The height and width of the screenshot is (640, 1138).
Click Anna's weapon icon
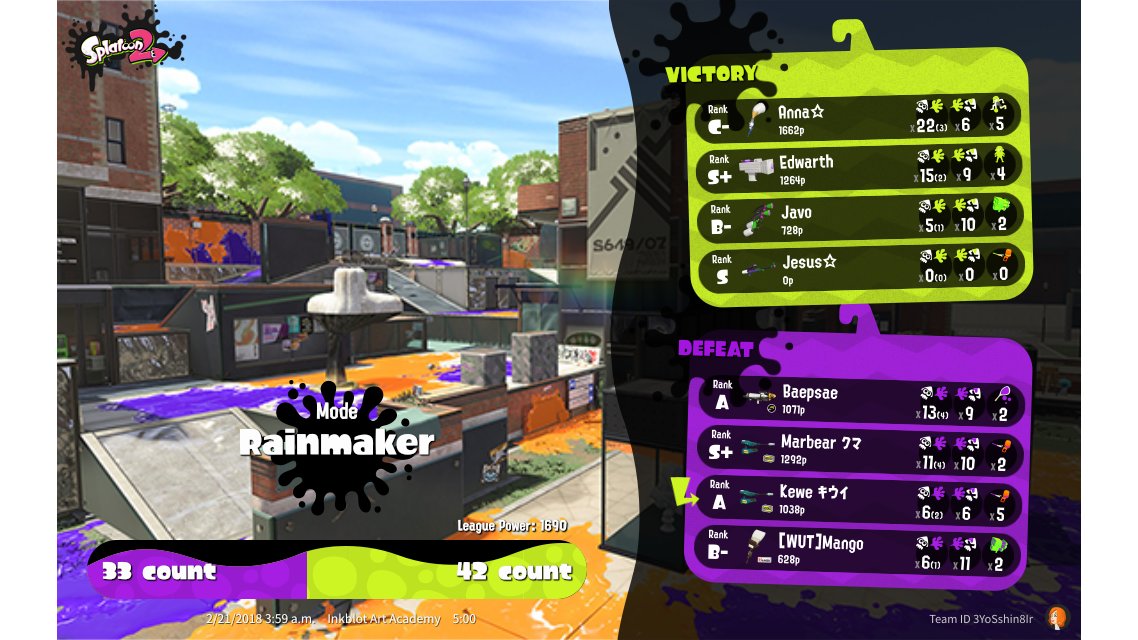click(x=758, y=115)
